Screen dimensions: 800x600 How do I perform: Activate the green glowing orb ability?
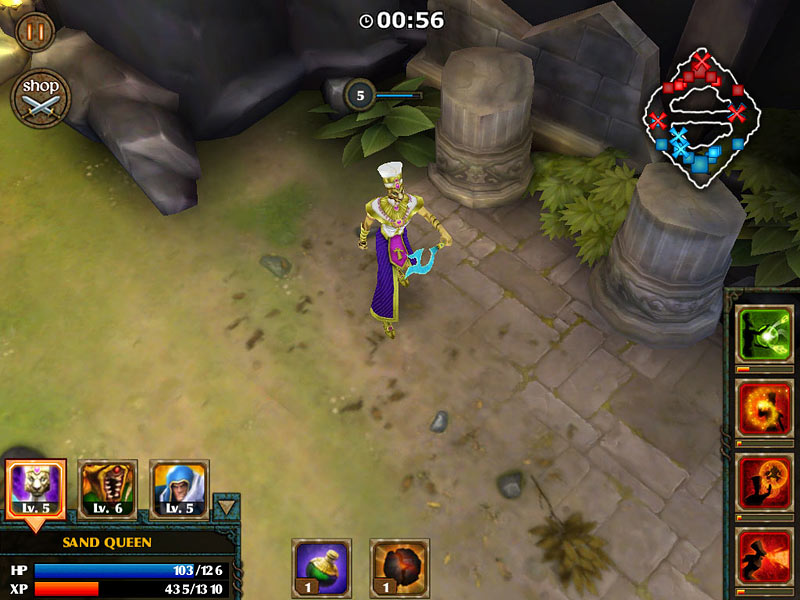(x=764, y=333)
